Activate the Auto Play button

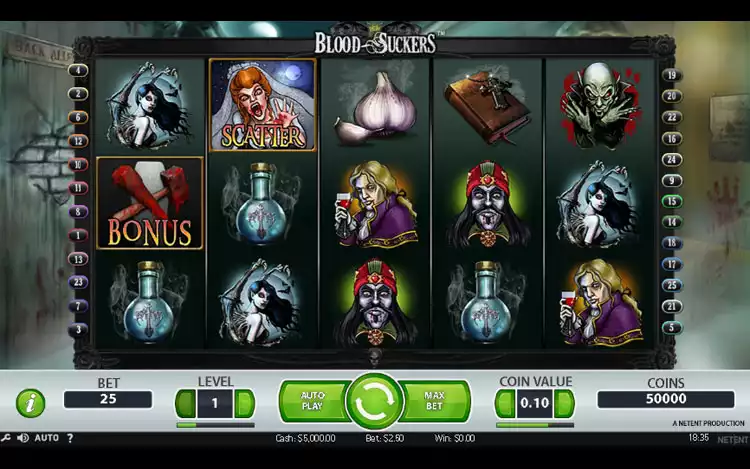pyautogui.click(x=312, y=401)
